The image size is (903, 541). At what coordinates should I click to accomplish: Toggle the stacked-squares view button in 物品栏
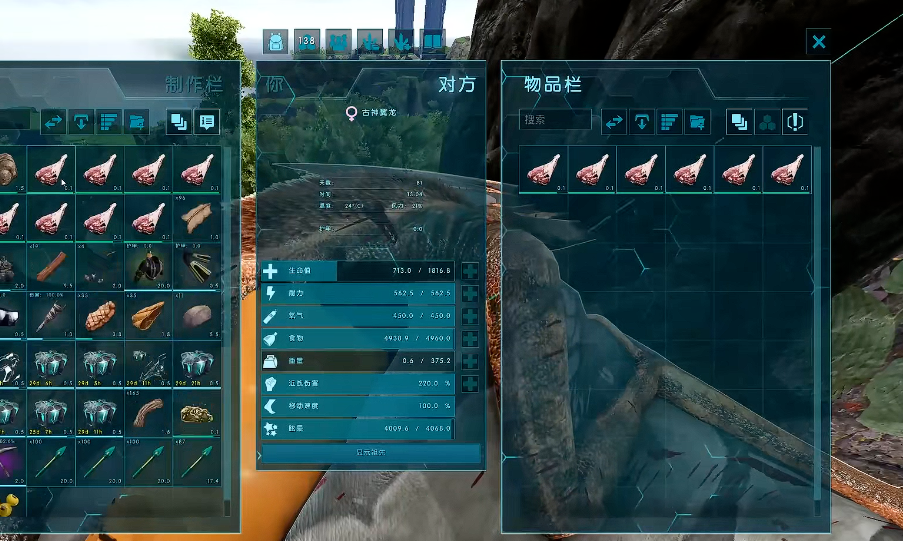(x=739, y=121)
